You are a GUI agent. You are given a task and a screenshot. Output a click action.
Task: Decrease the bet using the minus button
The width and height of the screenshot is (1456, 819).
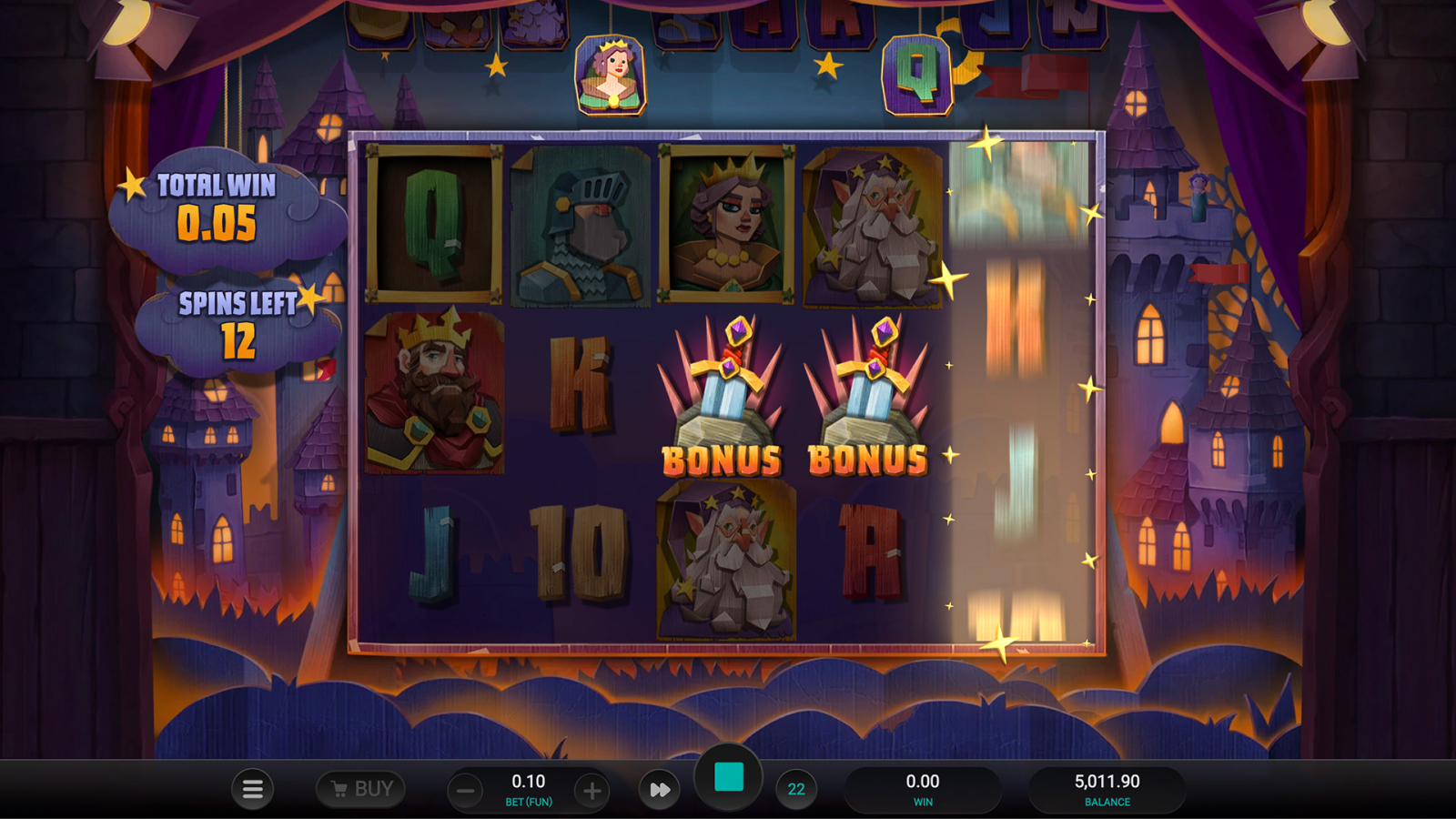point(467,789)
